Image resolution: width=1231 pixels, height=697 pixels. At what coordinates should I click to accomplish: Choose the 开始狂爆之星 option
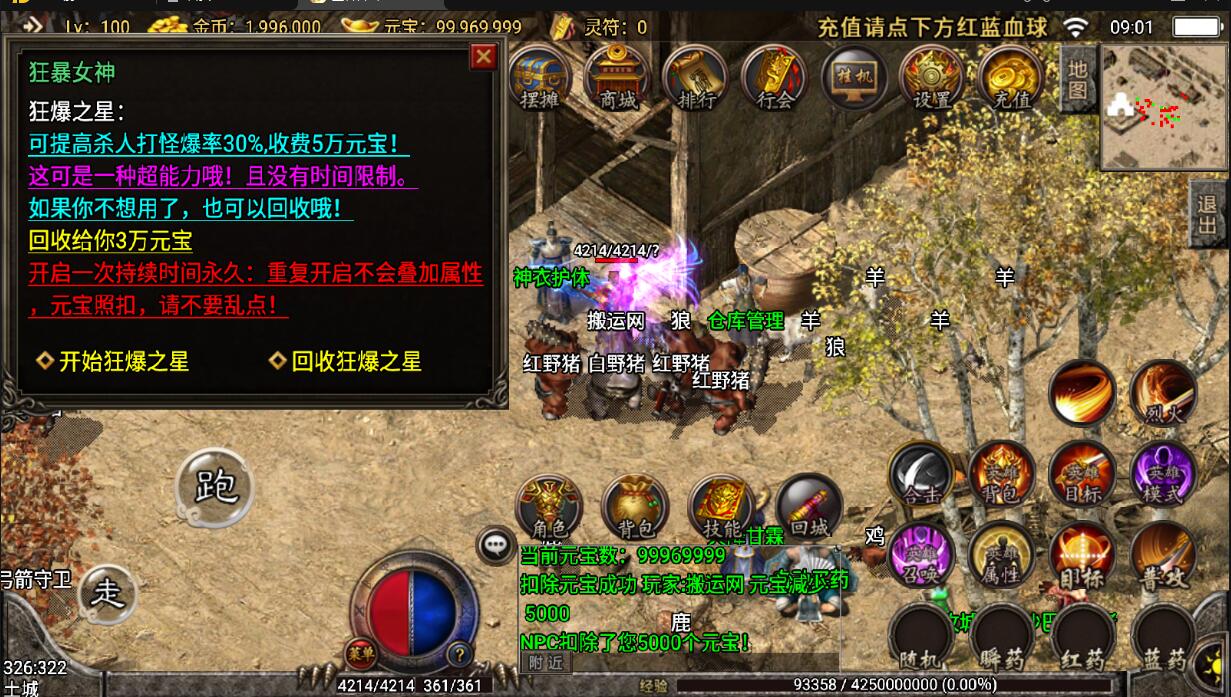(123, 361)
